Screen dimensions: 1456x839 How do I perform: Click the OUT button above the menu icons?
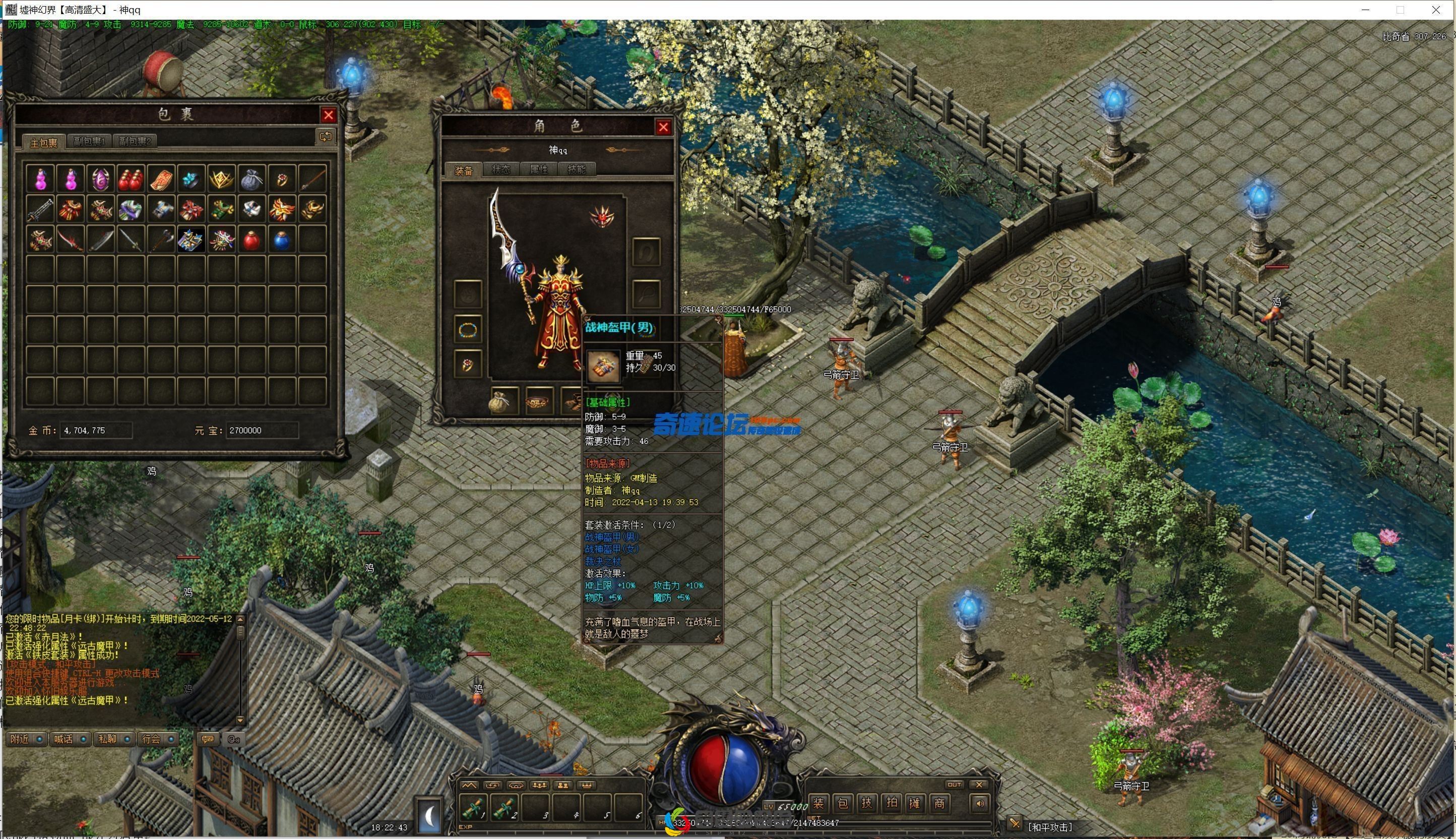955,784
